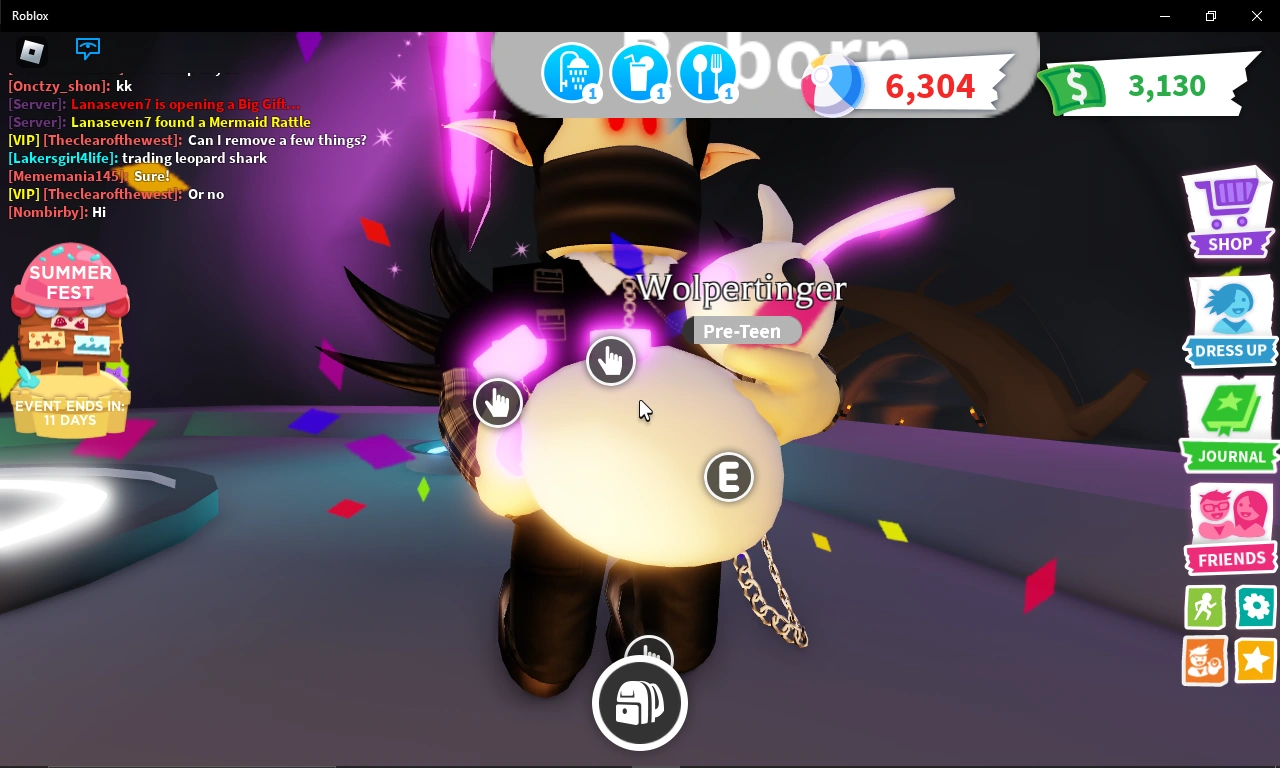Viewport: 1280px width, 768px height.
Task: Open the family age-up icon
Action: [x=1204, y=661]
